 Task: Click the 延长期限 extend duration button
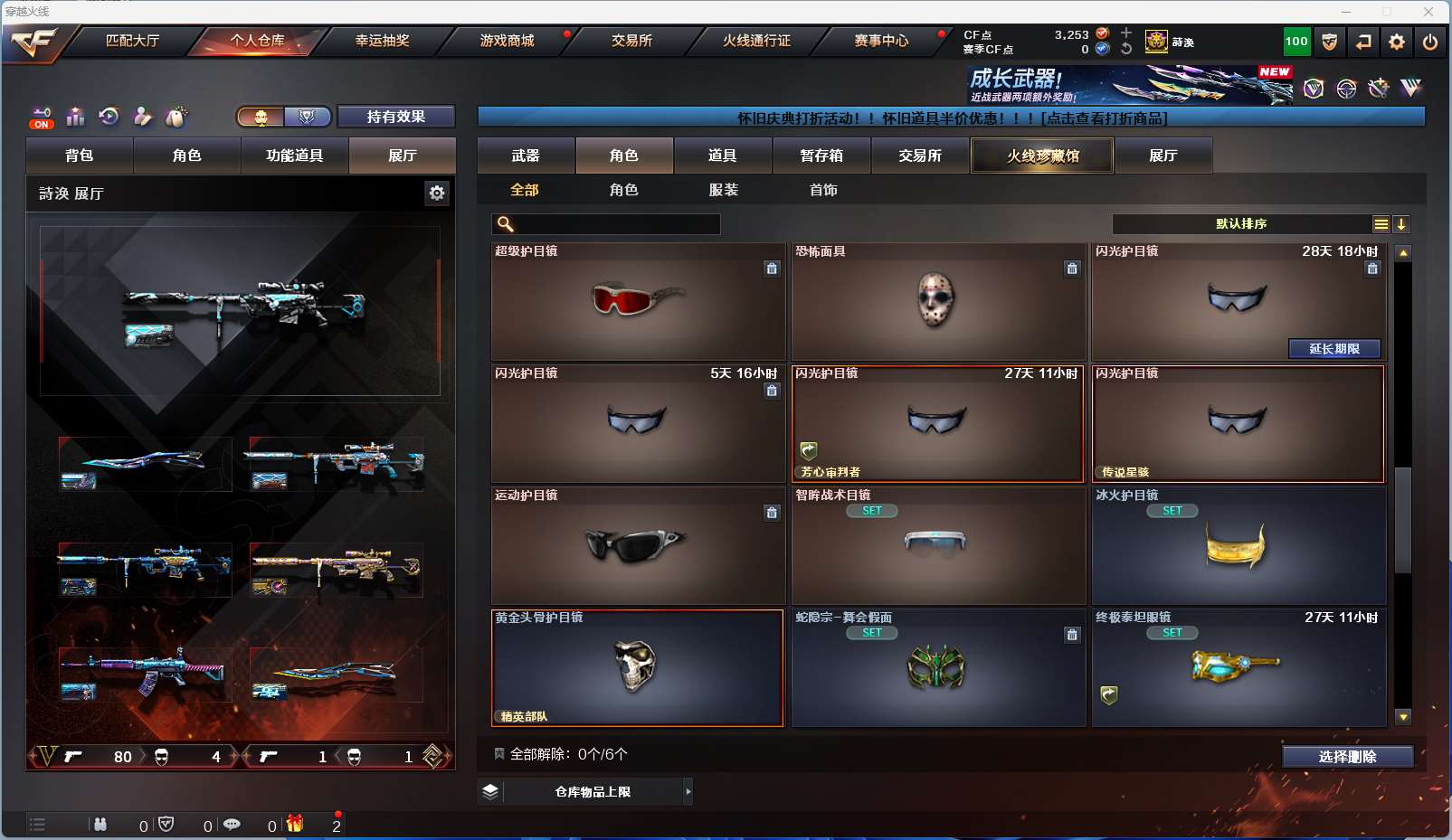pyautogui.click(x=1334, y=349)
